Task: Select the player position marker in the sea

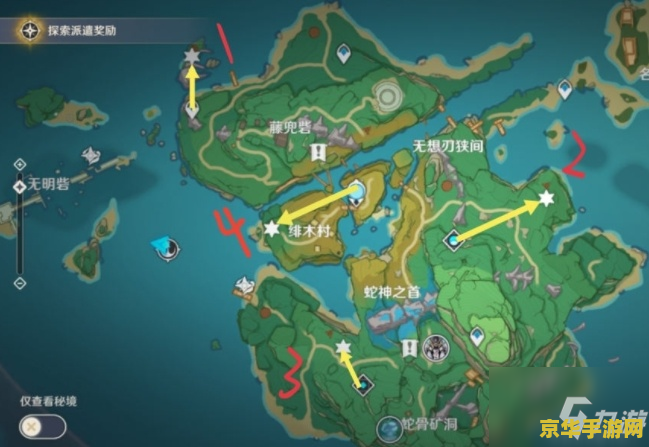Action: (x=162, y=246)
